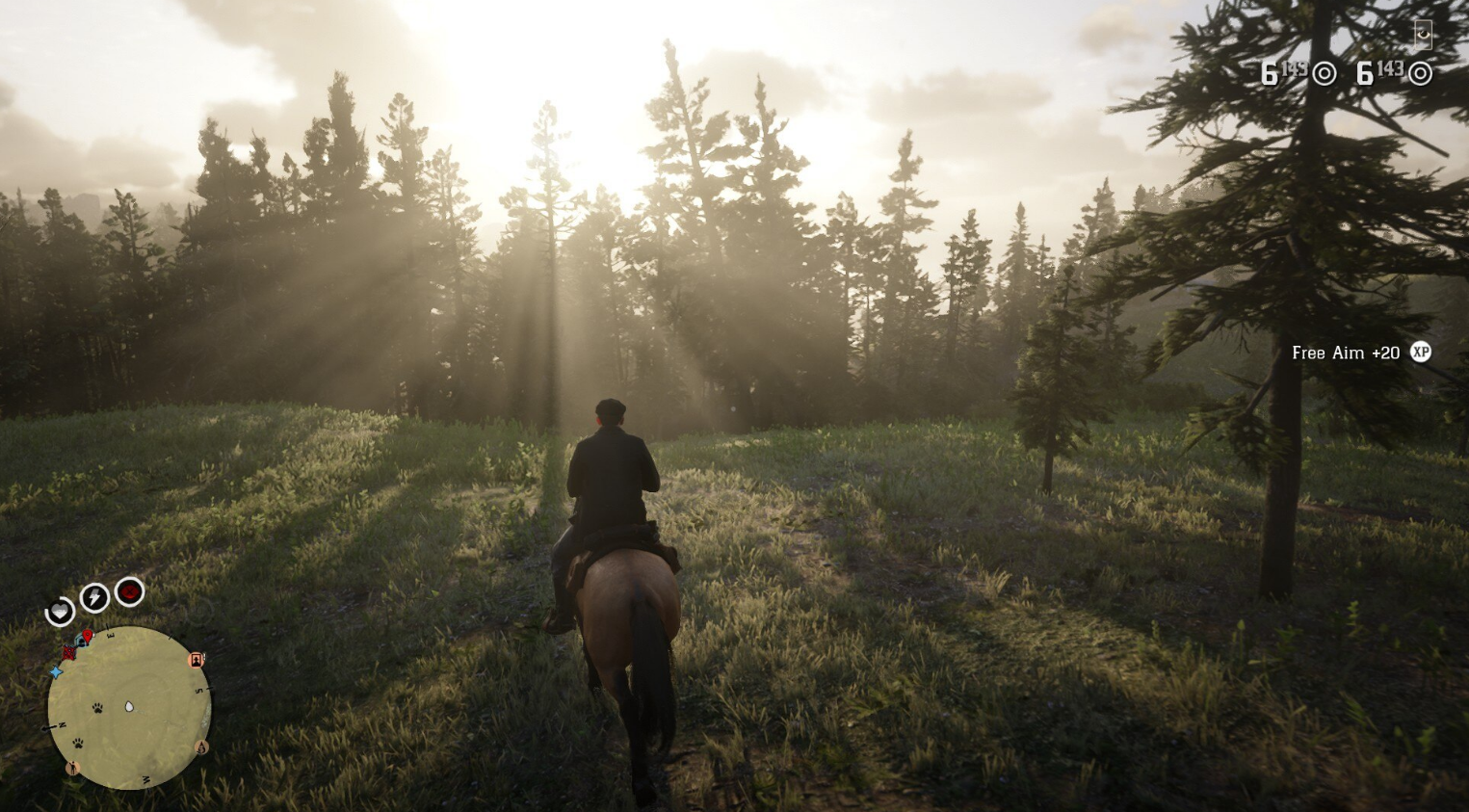
Task: Click the orange treasure marker on the minimap
Action: coord(202,747)
